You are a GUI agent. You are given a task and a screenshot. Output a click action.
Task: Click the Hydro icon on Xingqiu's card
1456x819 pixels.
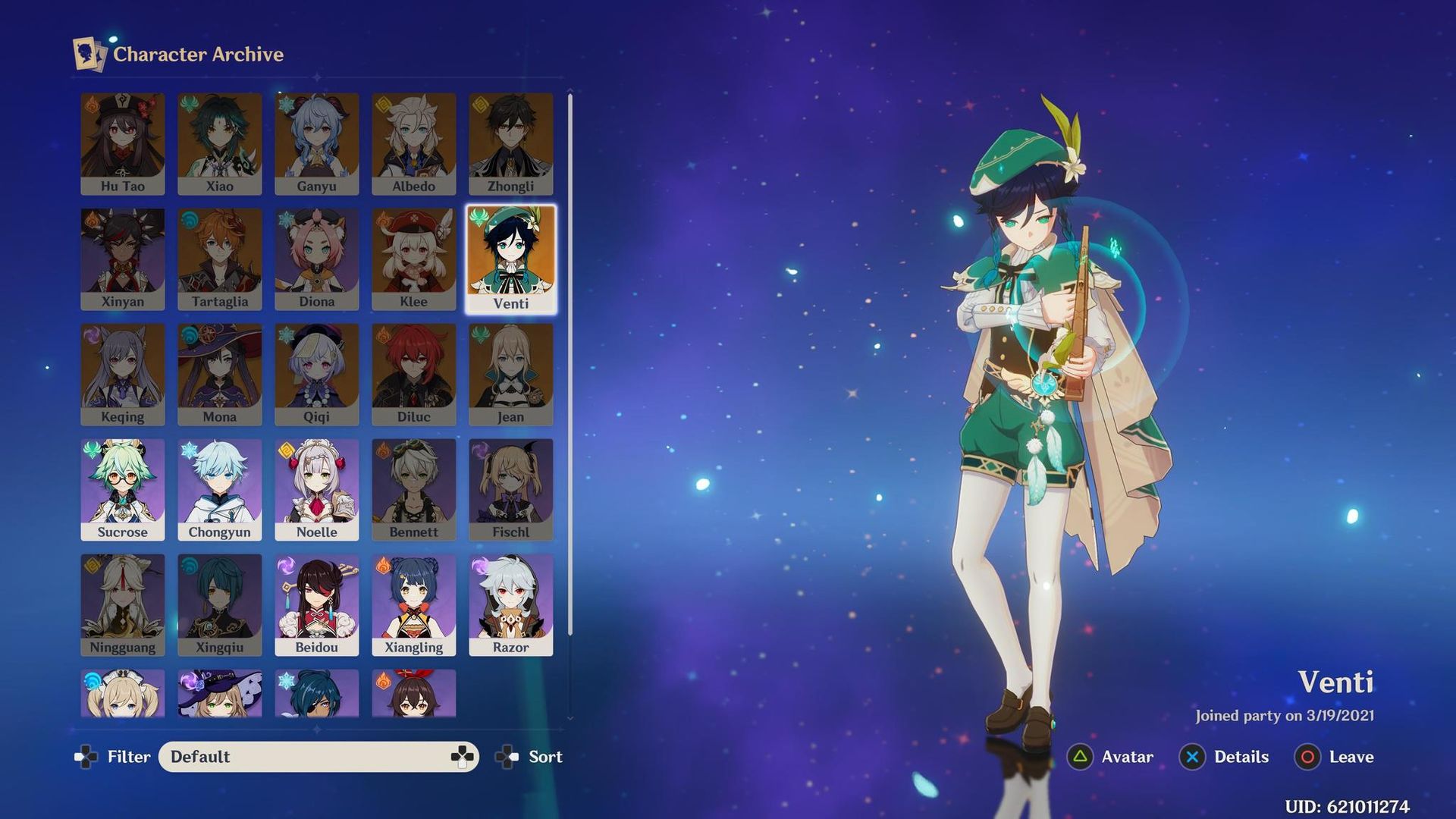[x=188, y=566]
